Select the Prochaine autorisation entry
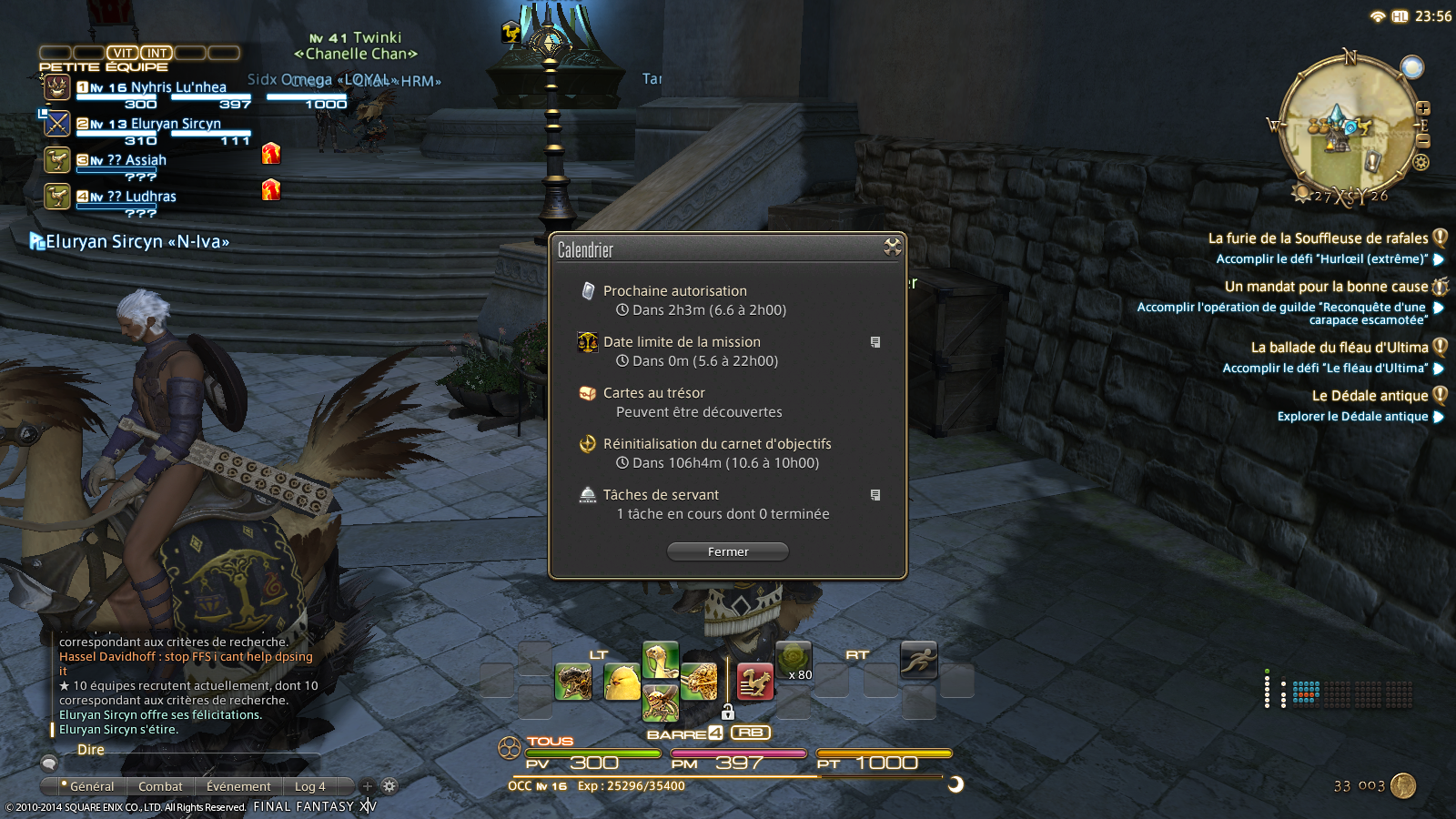Viewport: 1456px width, 819px height. (x=674, y=291)
